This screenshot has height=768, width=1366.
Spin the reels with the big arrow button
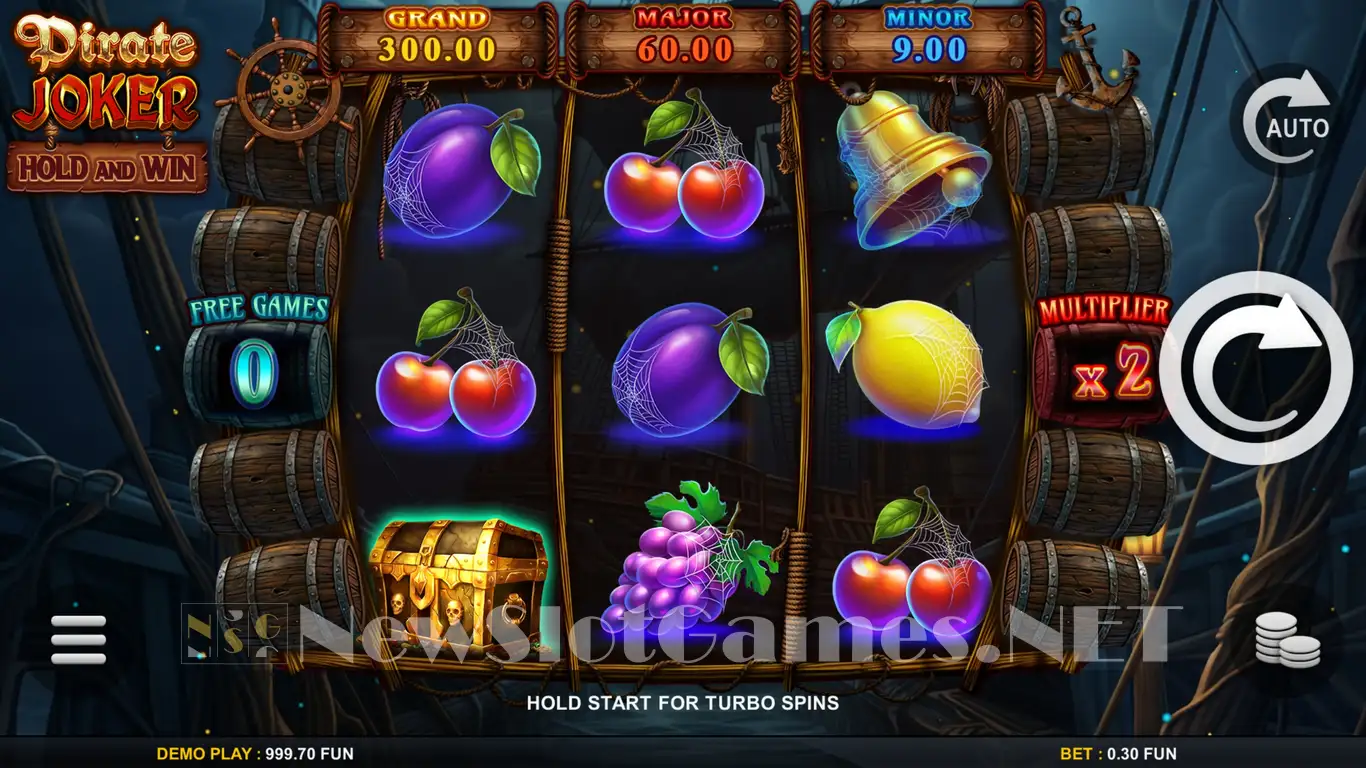pos(1256,368)
